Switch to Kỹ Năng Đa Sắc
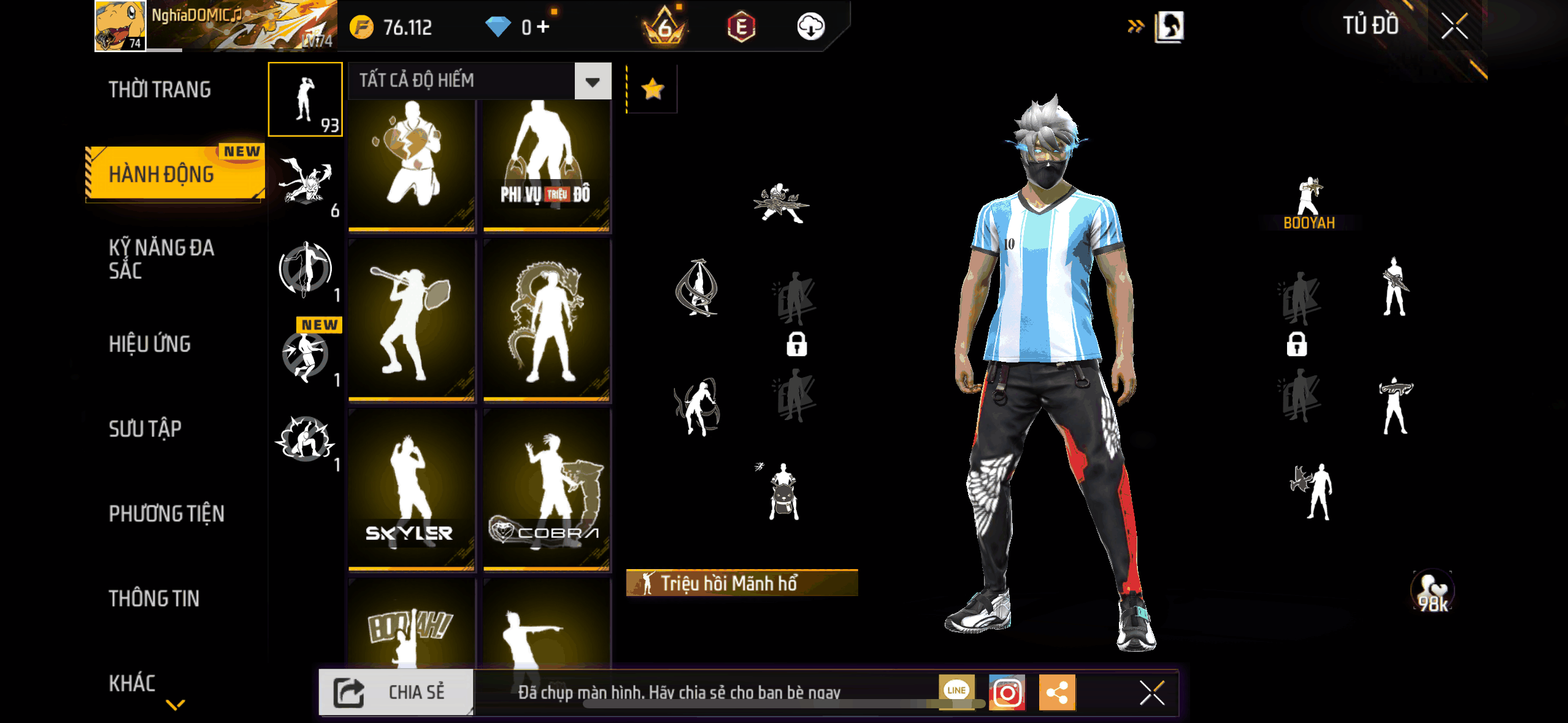This screenshot has width=1568, height=723. coord(161,259)
